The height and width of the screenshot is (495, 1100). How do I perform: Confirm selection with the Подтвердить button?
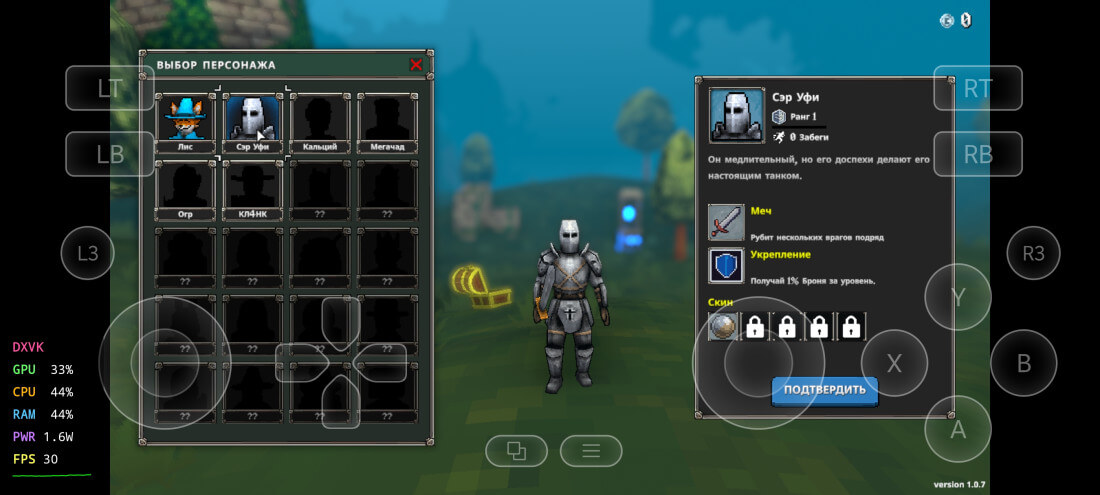coord(825,389)
